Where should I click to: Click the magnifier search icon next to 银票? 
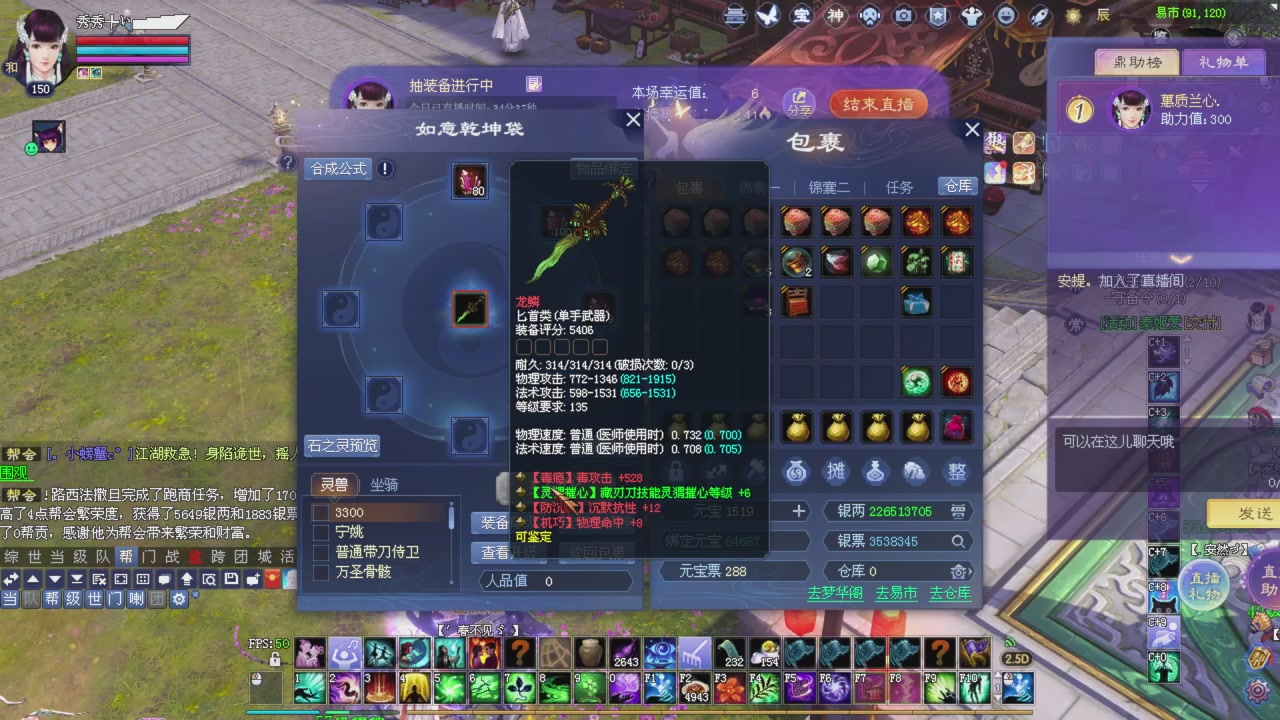click(x=958, y=541)
